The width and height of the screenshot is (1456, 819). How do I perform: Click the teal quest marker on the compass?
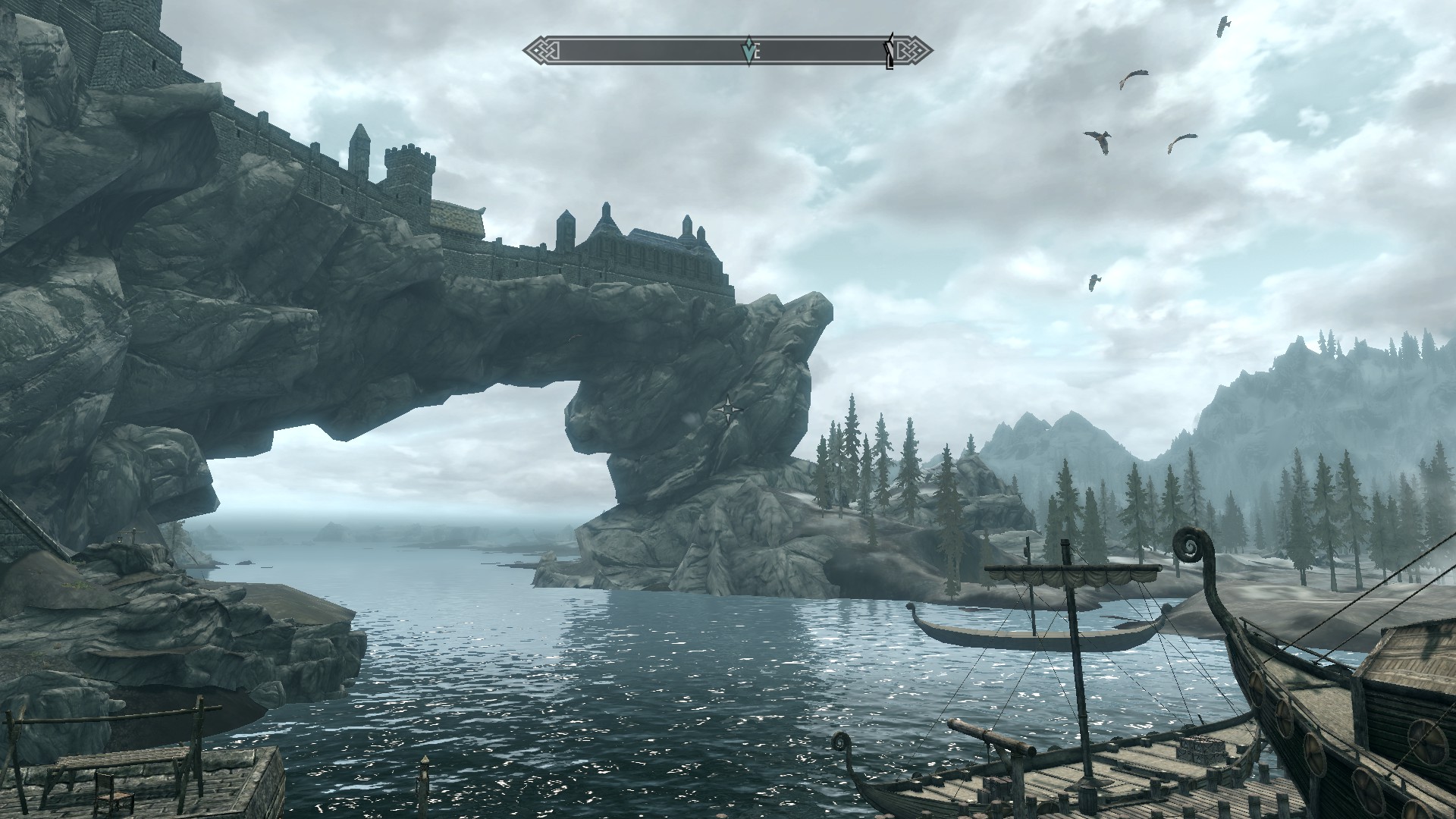point(749,51)
